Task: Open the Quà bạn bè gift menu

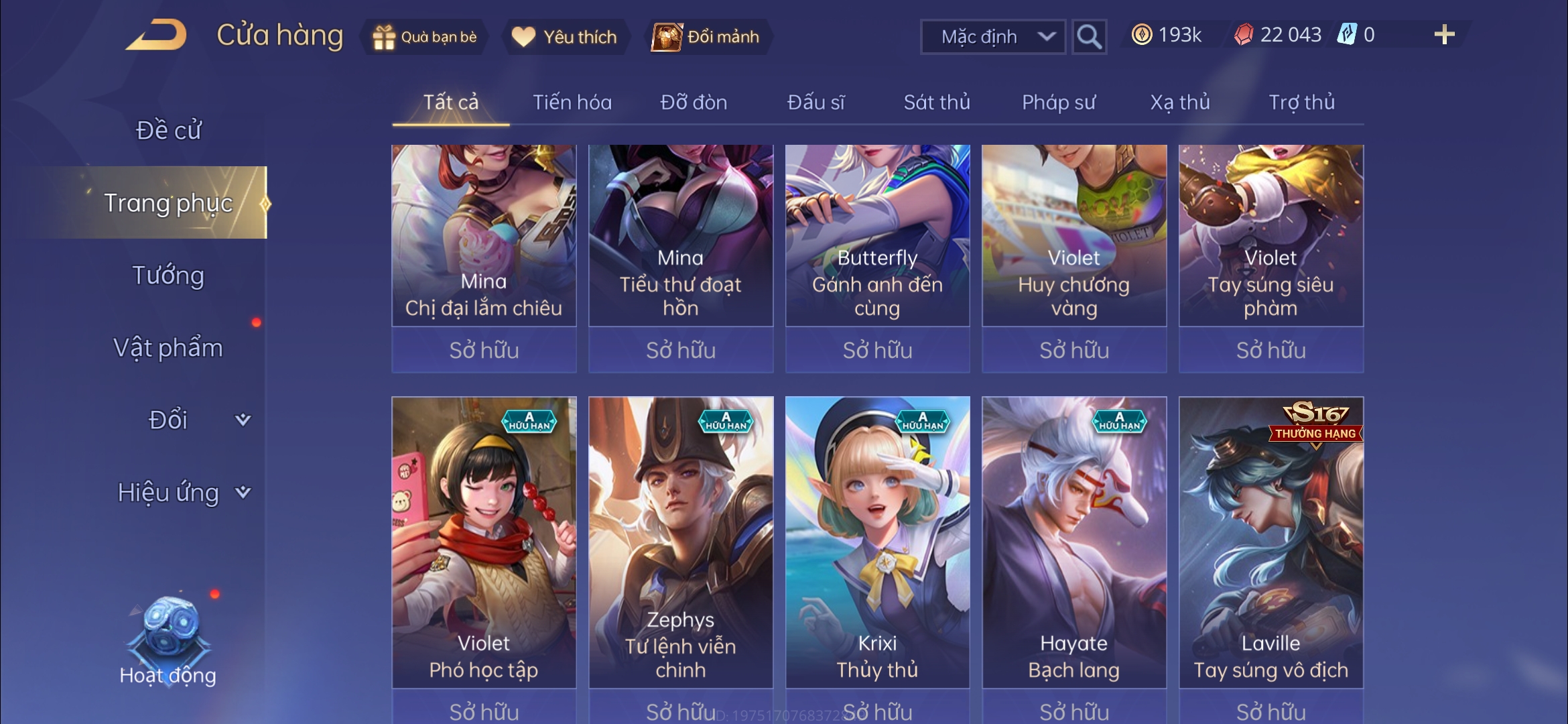Action: [x=426, y=37]
